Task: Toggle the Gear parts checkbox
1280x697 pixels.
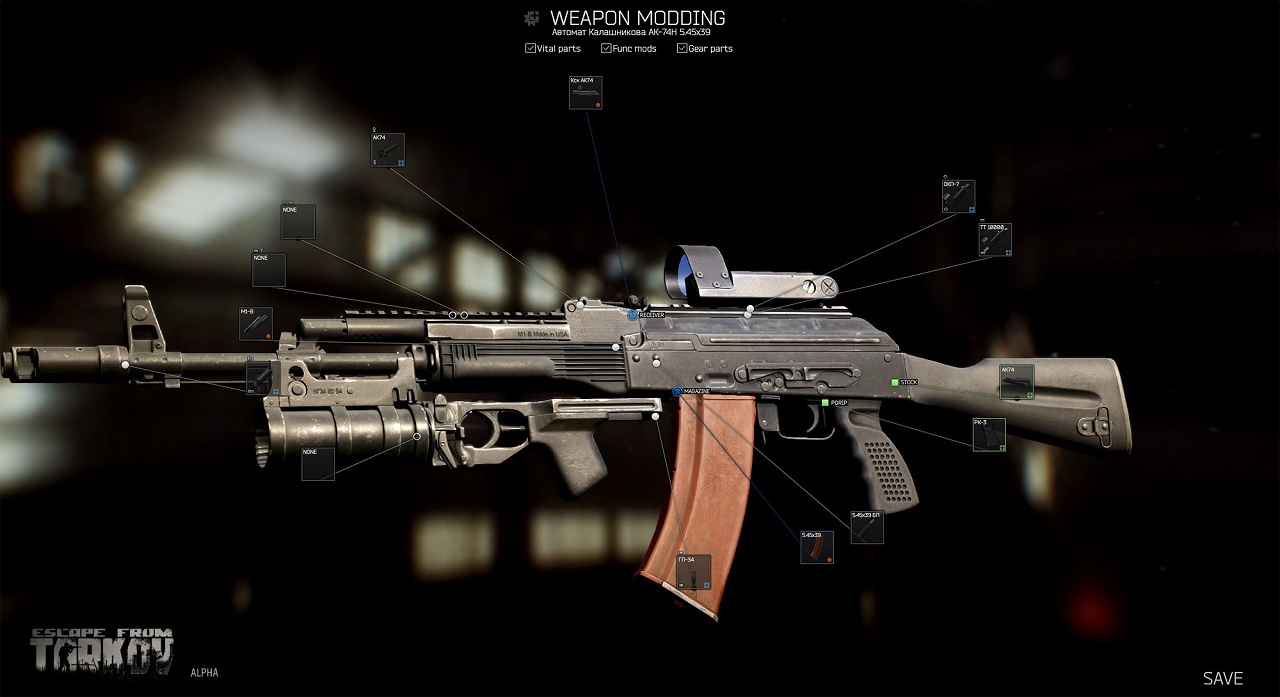Action: pos(682,48)
